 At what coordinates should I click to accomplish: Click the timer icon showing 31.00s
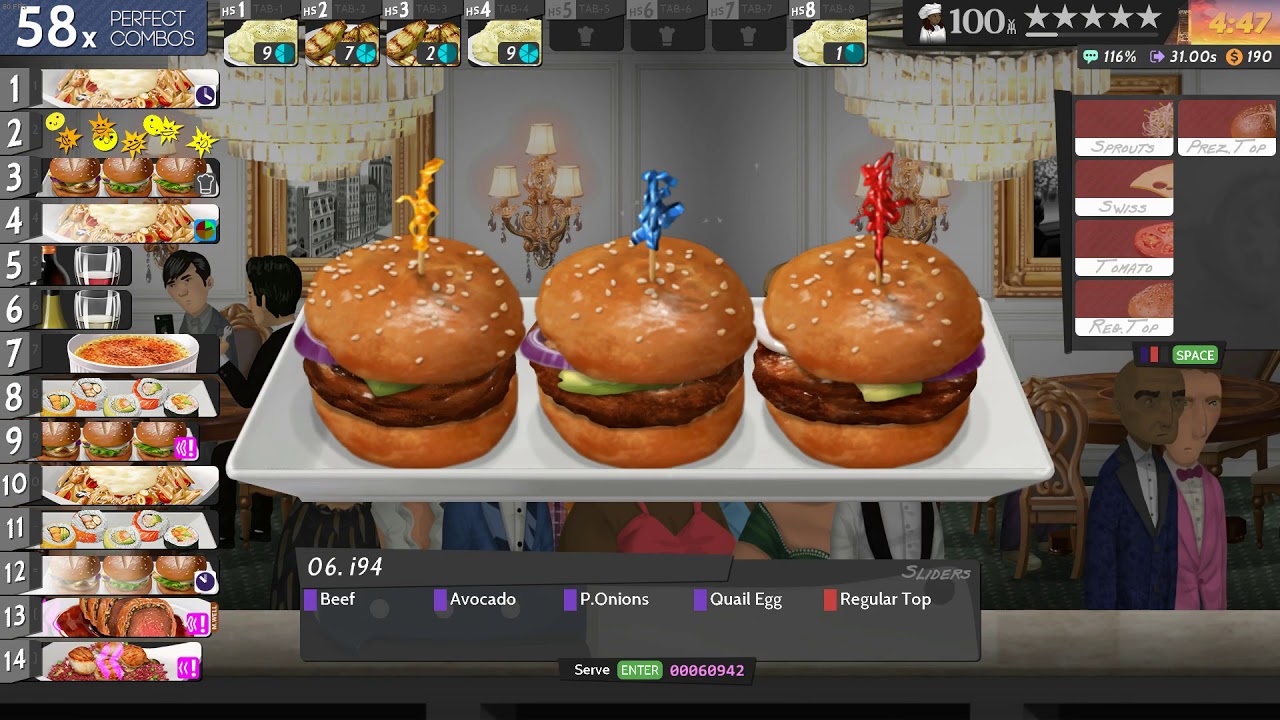(1160, 57)
